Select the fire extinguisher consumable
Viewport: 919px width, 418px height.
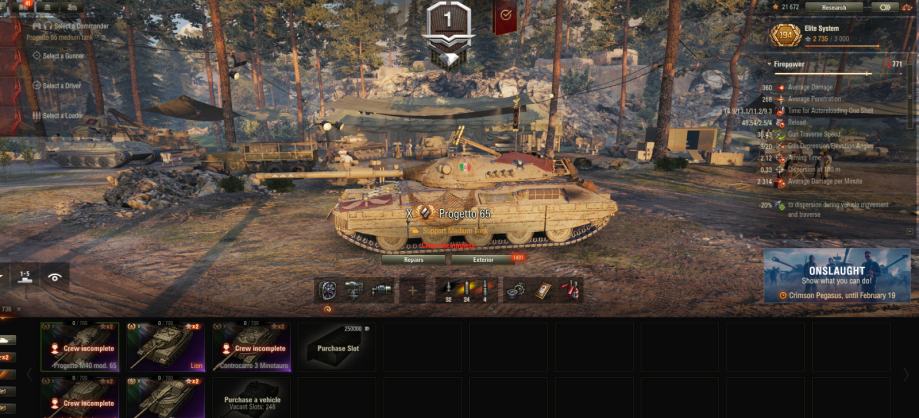point(570,290)
